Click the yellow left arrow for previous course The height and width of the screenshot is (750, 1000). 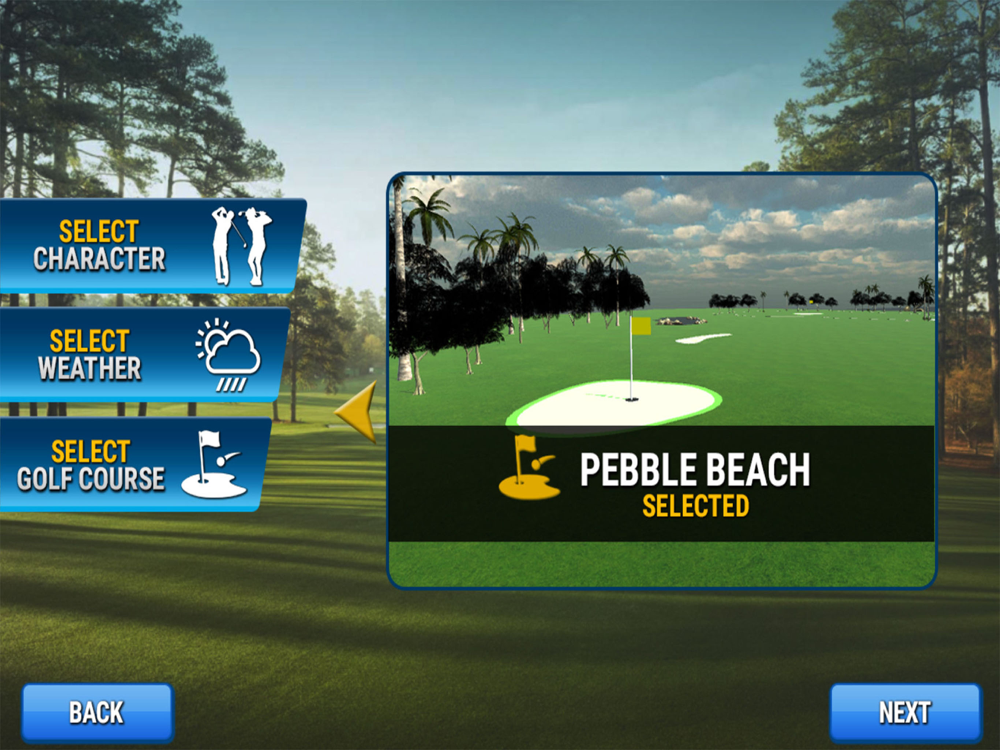pyautogui.click(x=358, y=411)
